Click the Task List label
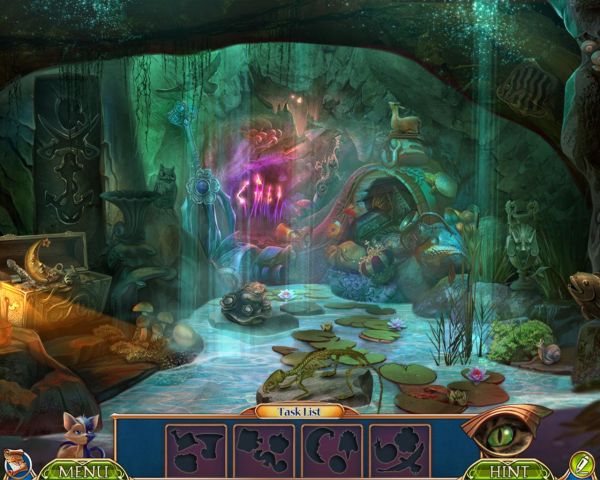The image size is (600, 480). point(299,410)
